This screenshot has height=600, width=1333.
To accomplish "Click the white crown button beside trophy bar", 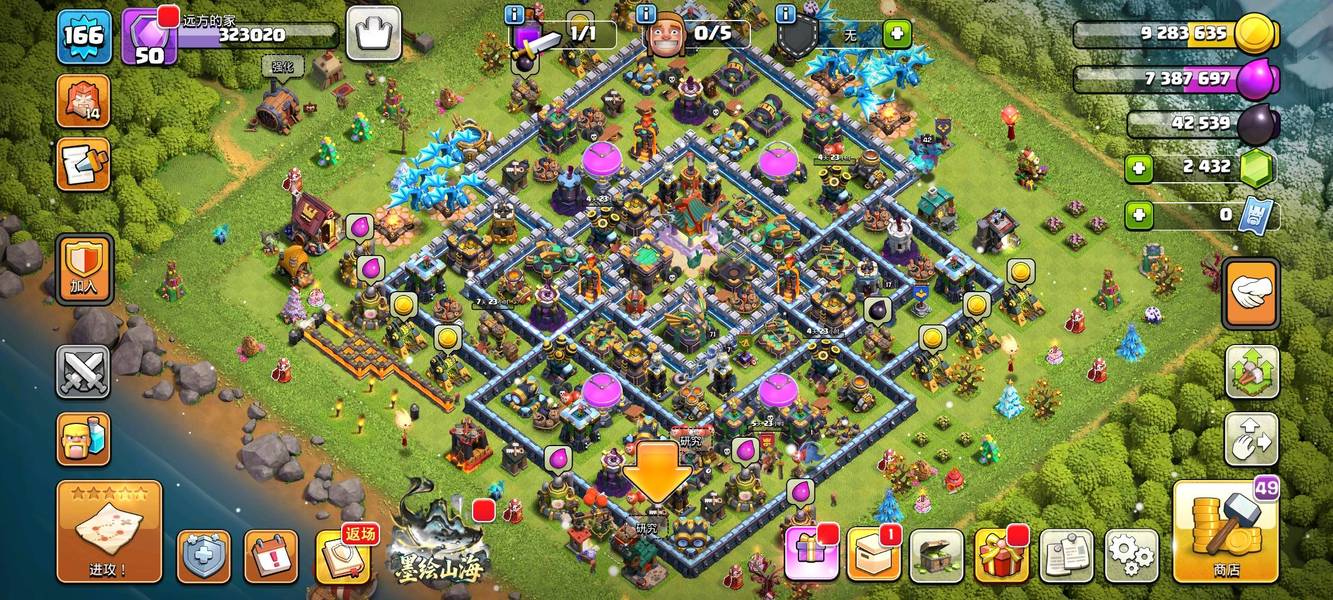I will [x=373, y=34].
